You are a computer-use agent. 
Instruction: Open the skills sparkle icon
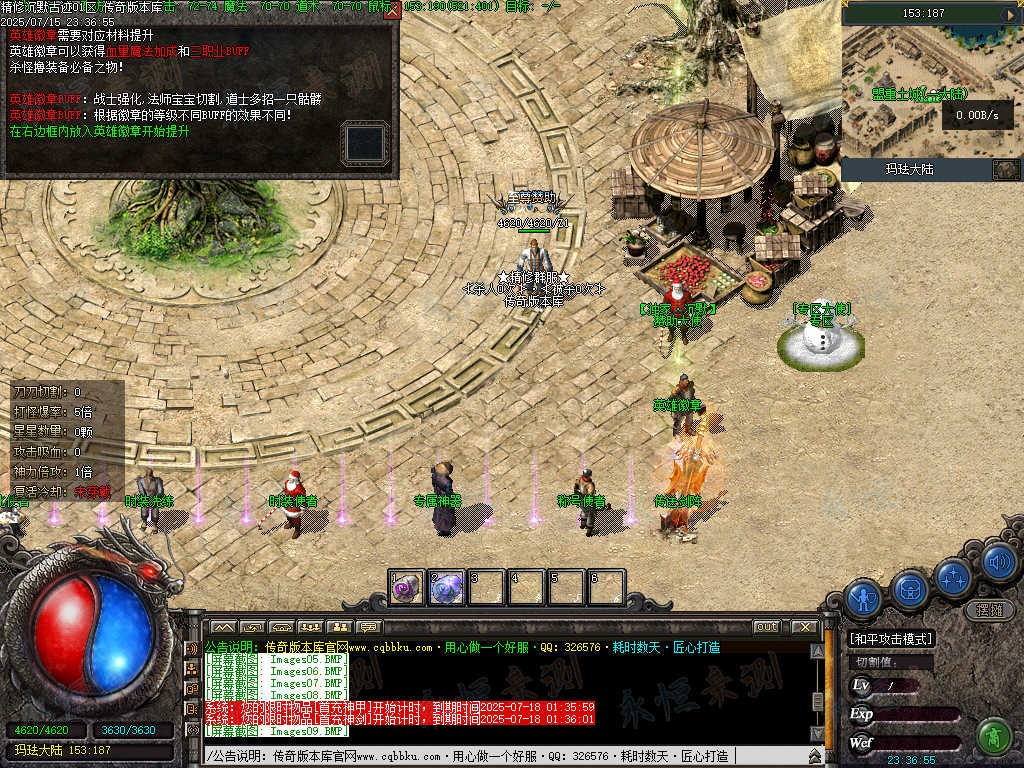pos(956,577)
